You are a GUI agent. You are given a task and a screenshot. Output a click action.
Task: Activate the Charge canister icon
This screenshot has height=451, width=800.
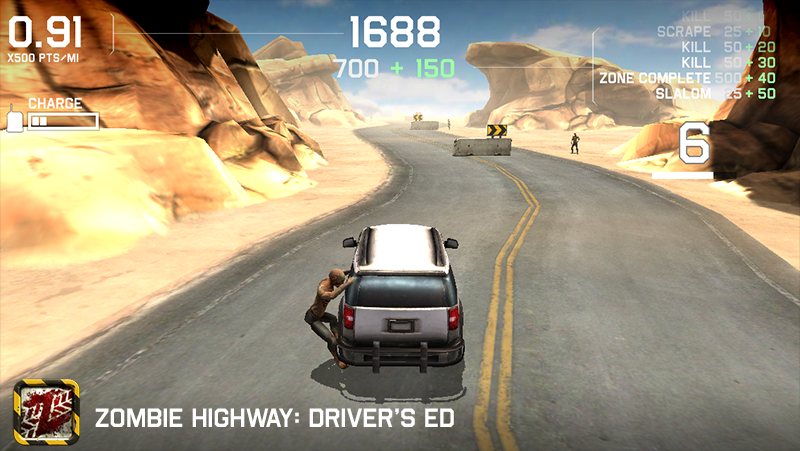tap(15, 120)
